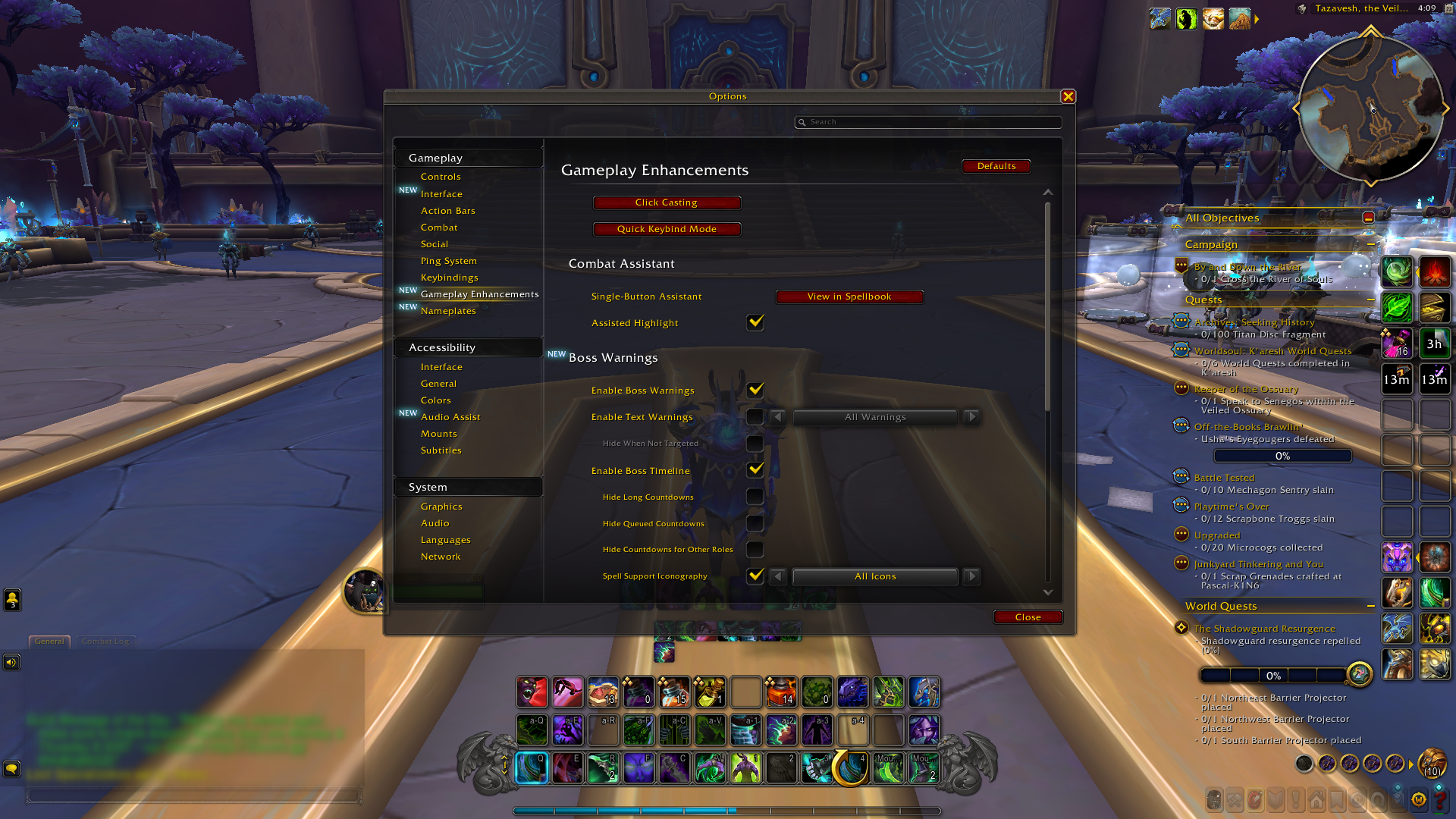Viewport: 1456px width, 819px height.
Task: Collapse the Campaign section in the objectives tracker
Action: (1370, 244)
